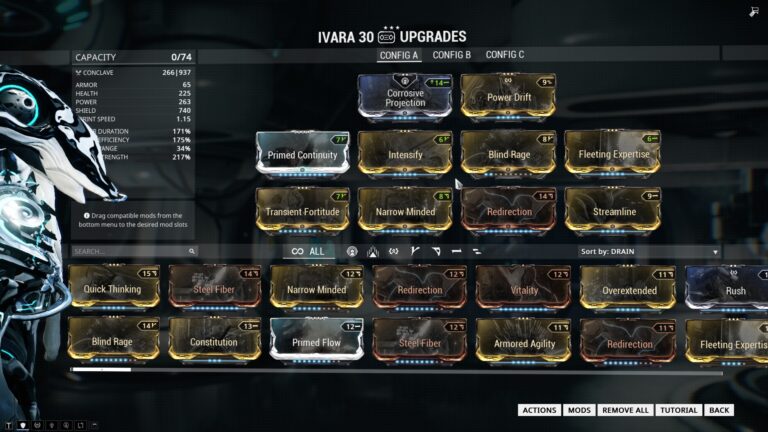Select the Streamline mod slot
The width and height of the screenshot is (768, 432).
pyautogui.click(x=612, y=211)
